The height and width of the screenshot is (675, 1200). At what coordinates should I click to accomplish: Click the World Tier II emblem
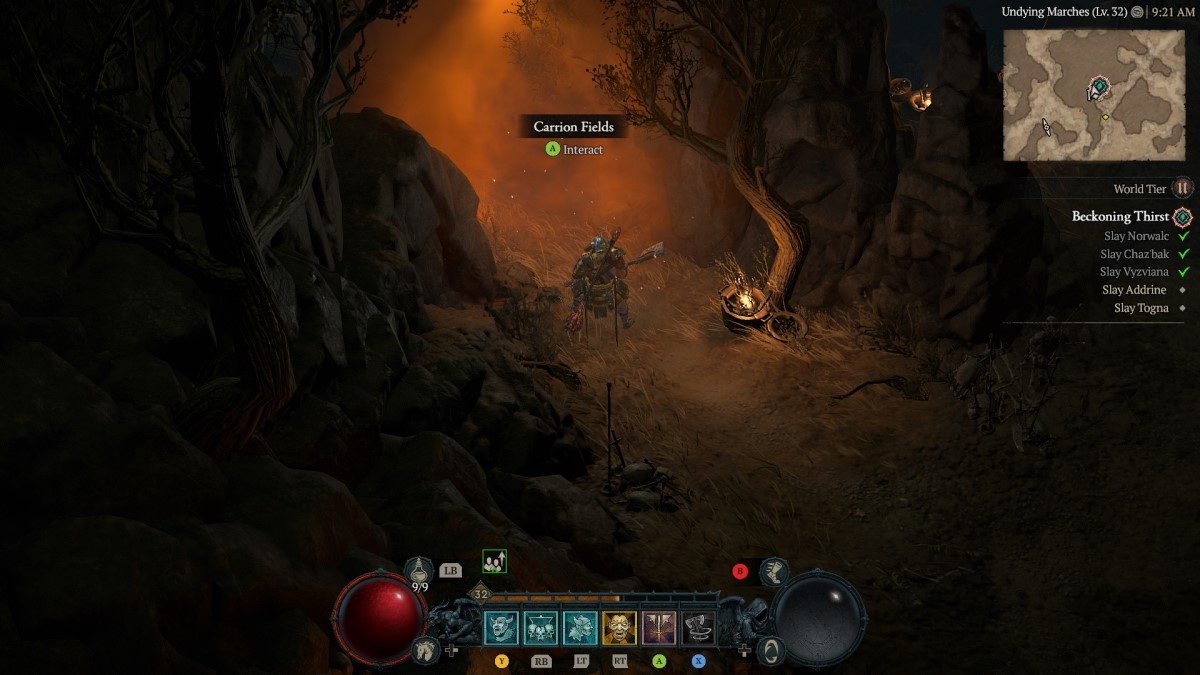pyautogui.click(x=1183, y=188)
